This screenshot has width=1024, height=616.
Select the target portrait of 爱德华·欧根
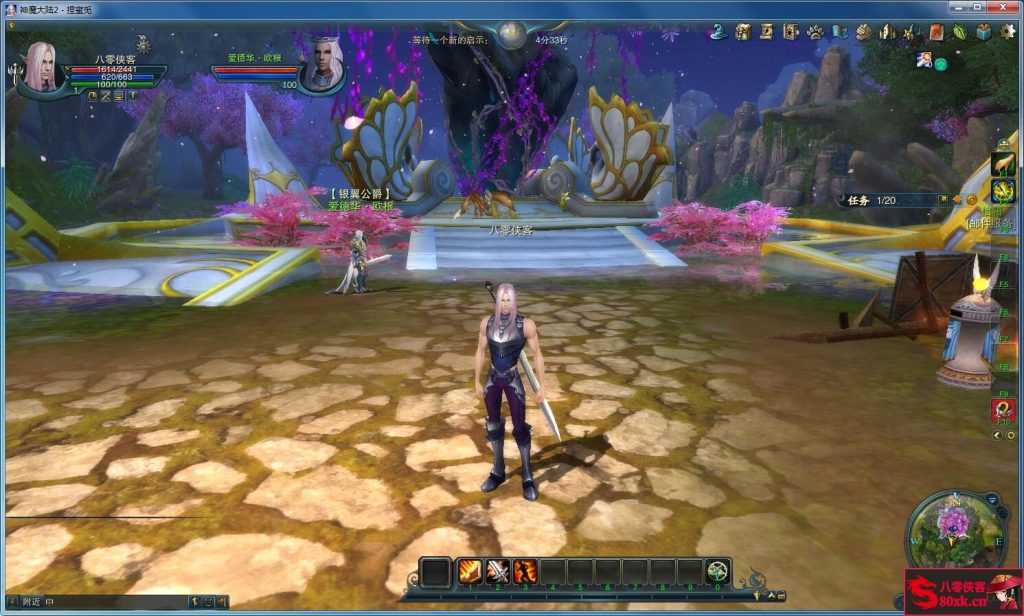coord(322,67)
